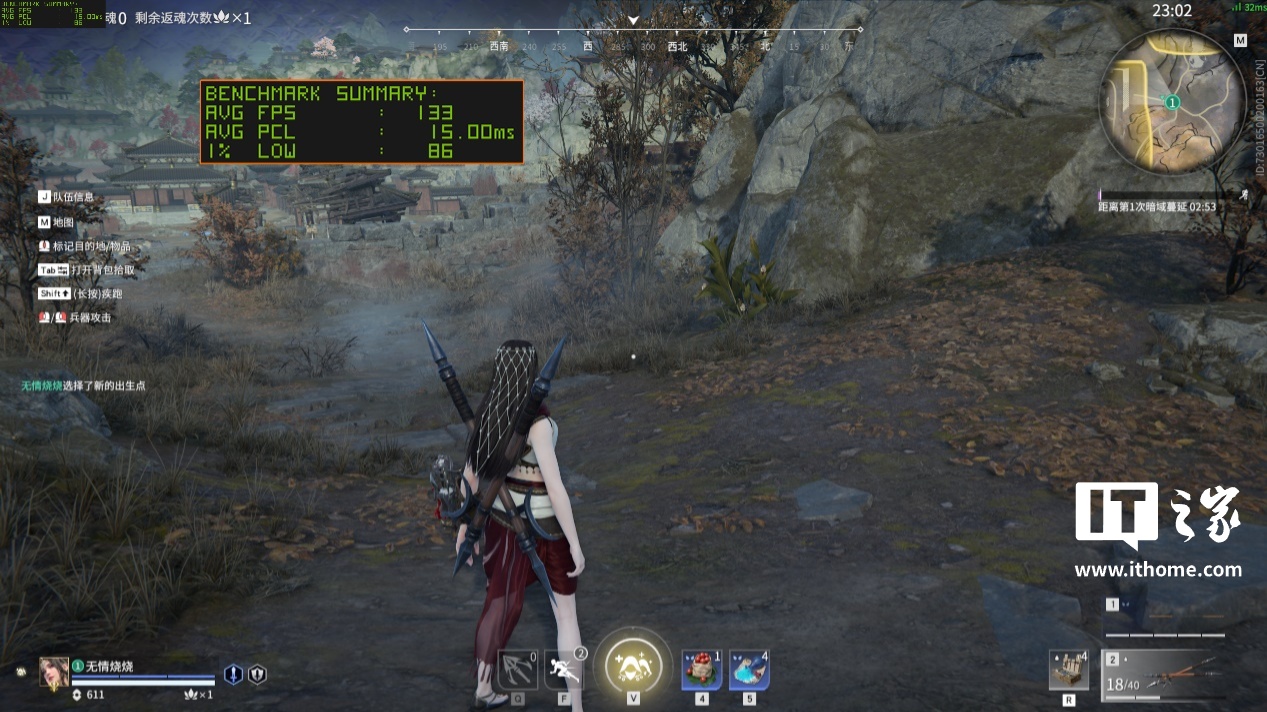The image size is (1267, 712).
Task: Open the 队伍信息 team info entry
Action: [73, 197]
